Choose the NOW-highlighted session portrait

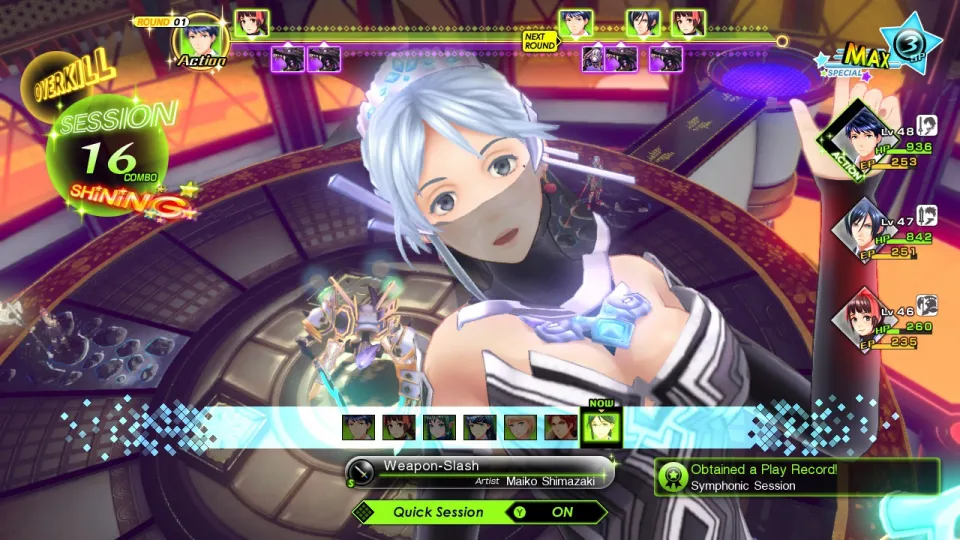click(601, 427)
